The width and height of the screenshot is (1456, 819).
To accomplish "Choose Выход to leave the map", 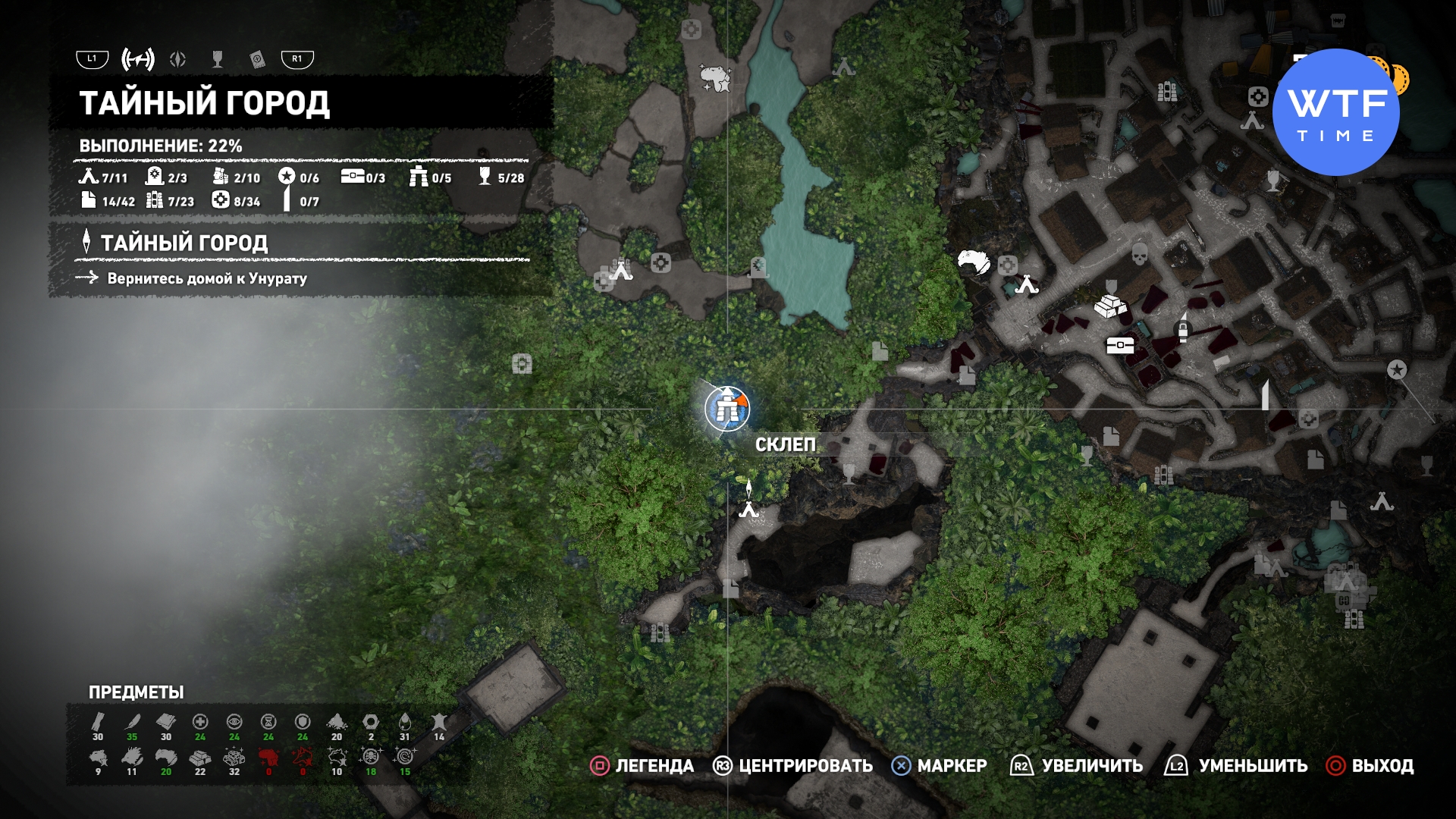I will pos(1370,766).
